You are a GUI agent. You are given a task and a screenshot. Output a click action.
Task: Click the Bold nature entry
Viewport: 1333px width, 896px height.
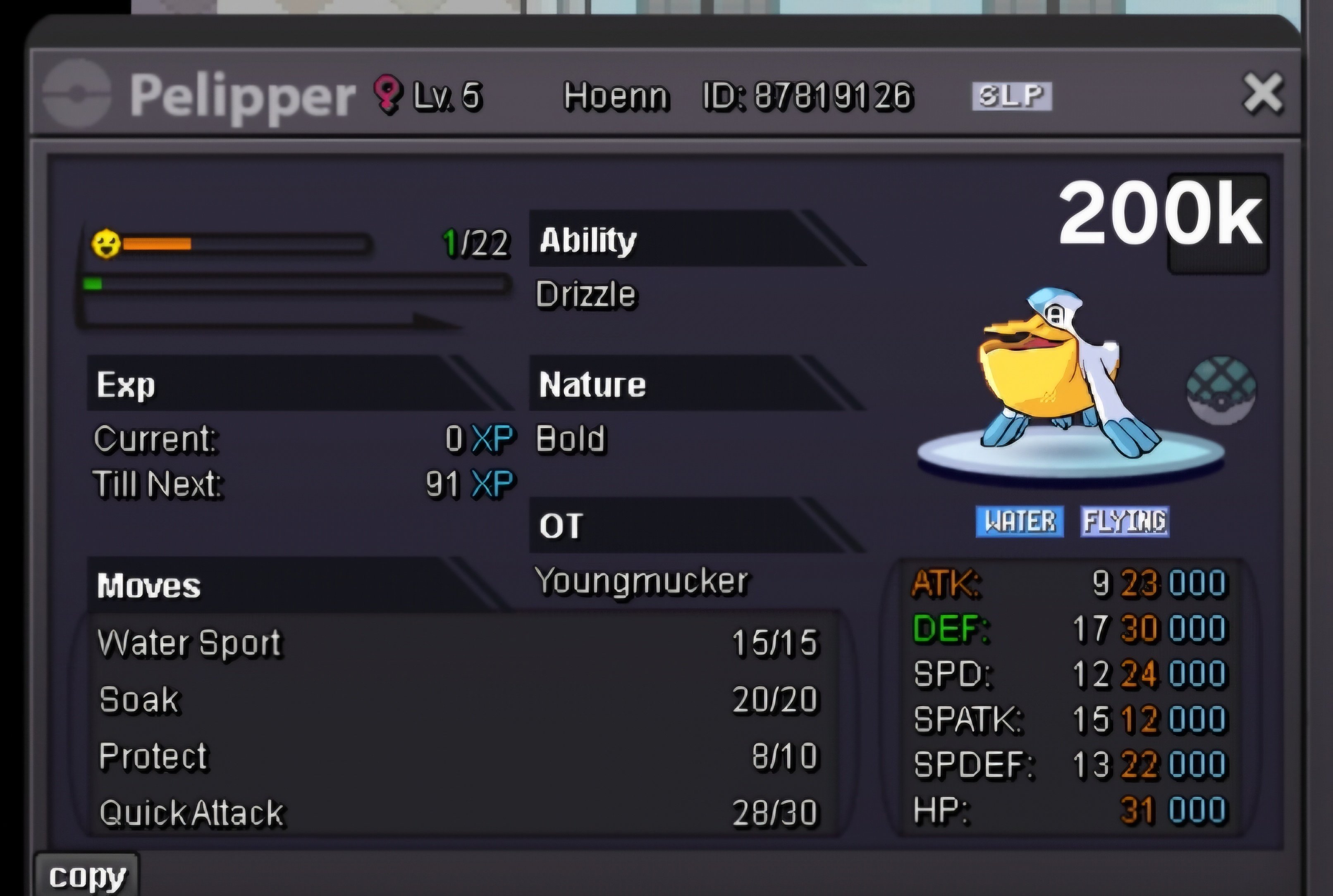pyautogui.click(x=571, y=439)
